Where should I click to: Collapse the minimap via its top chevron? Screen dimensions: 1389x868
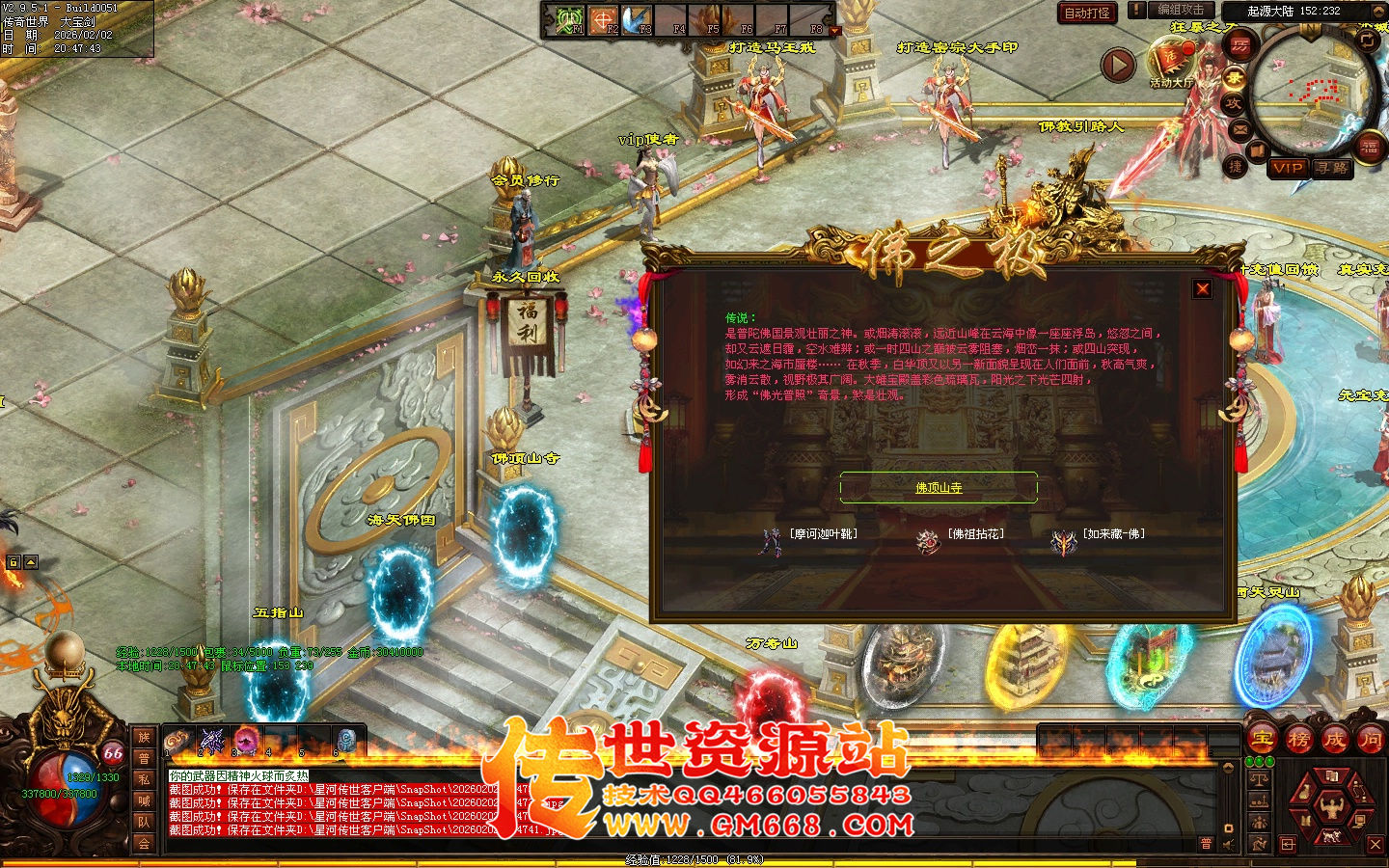pyautogui.click(x=1378, y=11)
